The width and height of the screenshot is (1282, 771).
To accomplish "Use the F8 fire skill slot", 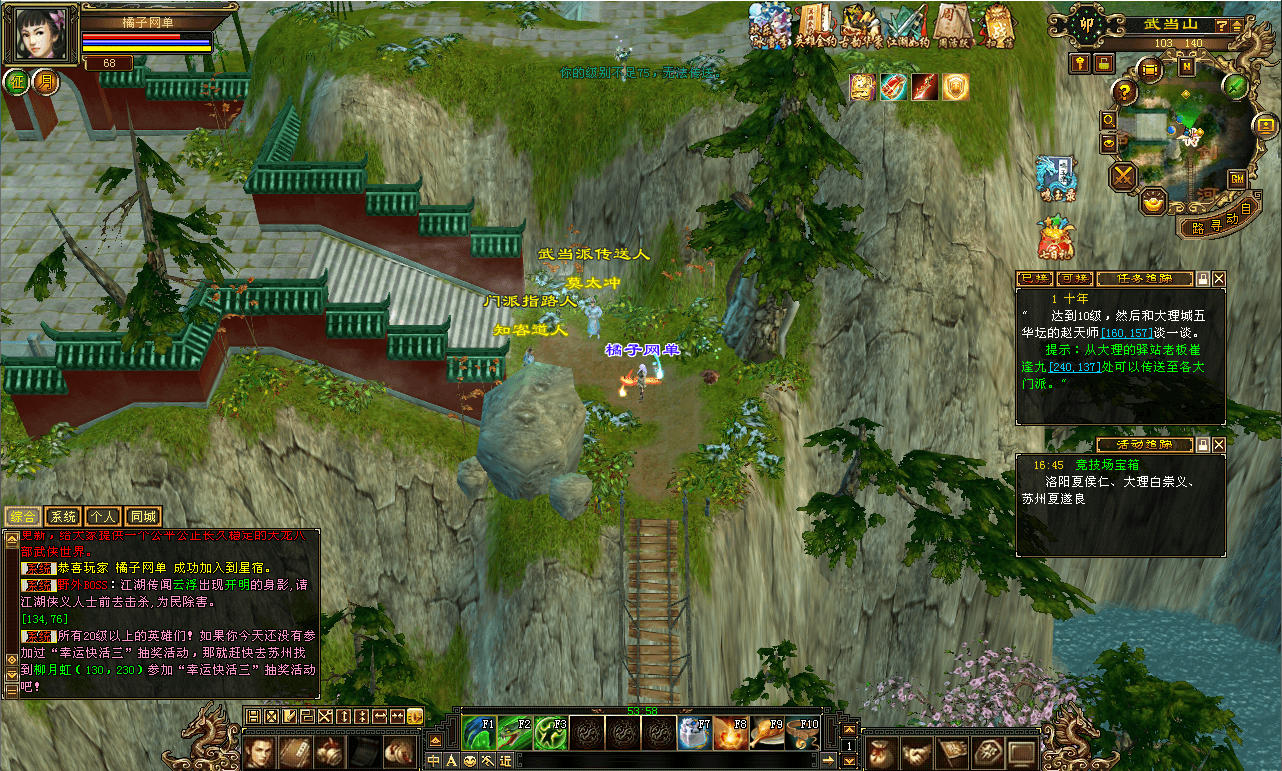I will point(730,733).
